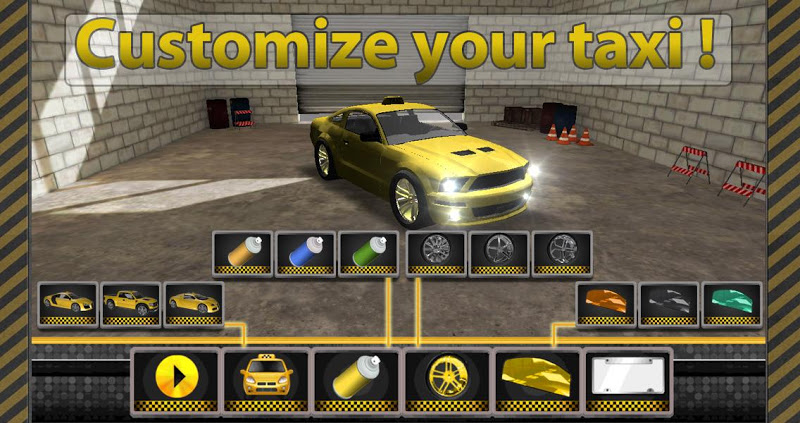Image resolution: width=800 pixels, height=423 pixels.
Task: Start the game with the yellow play button
Action: [175, 381]
